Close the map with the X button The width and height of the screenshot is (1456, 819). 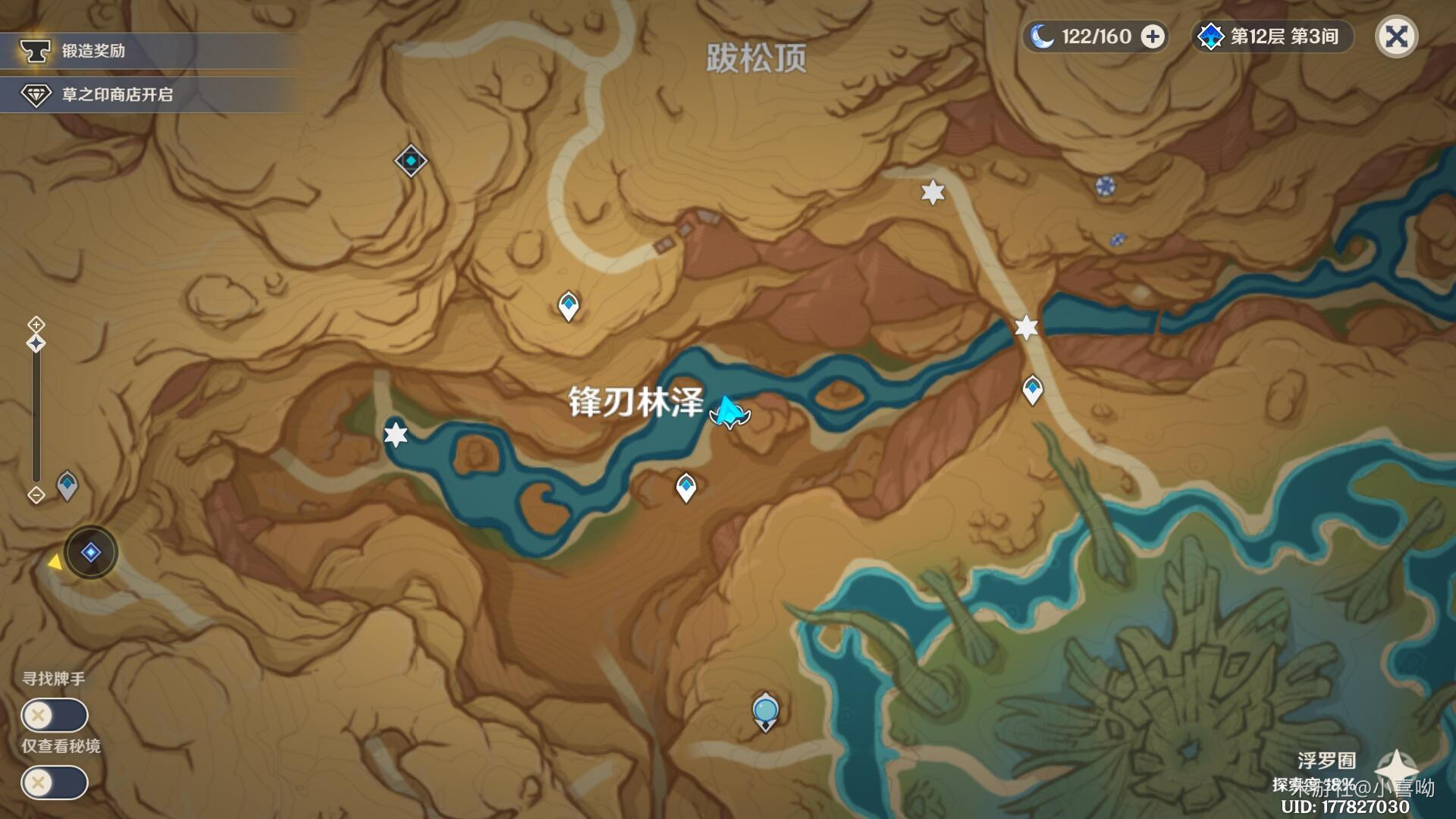point(1396,36)
